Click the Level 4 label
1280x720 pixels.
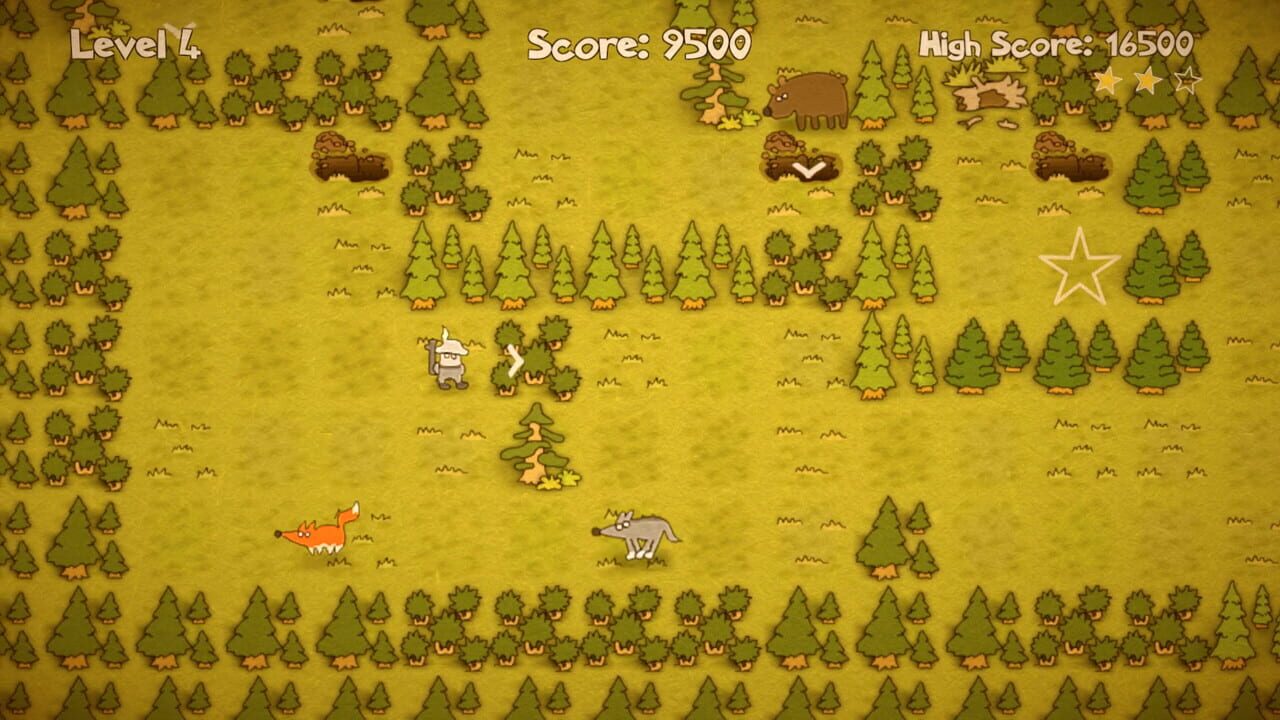tap(135, 44)
